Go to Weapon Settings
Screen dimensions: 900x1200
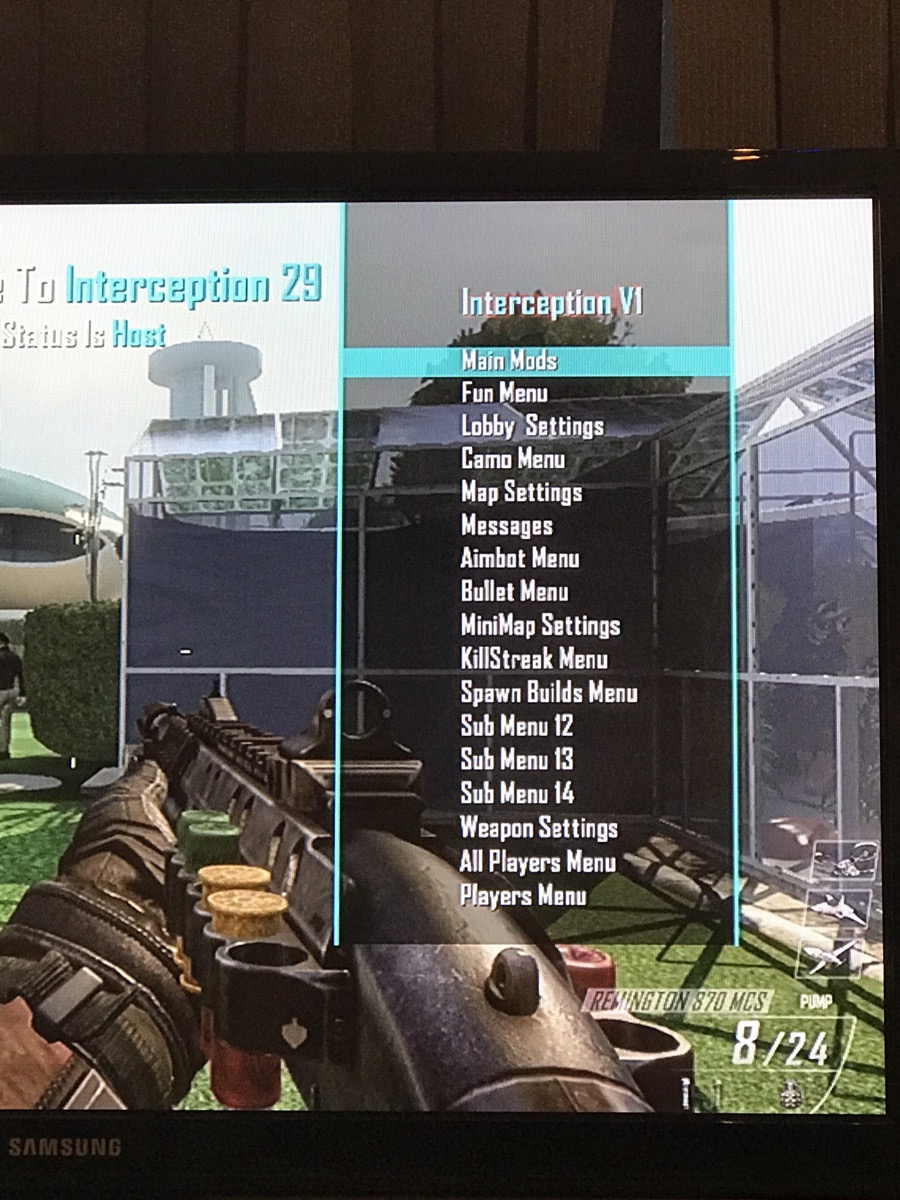tap(539, 828)
